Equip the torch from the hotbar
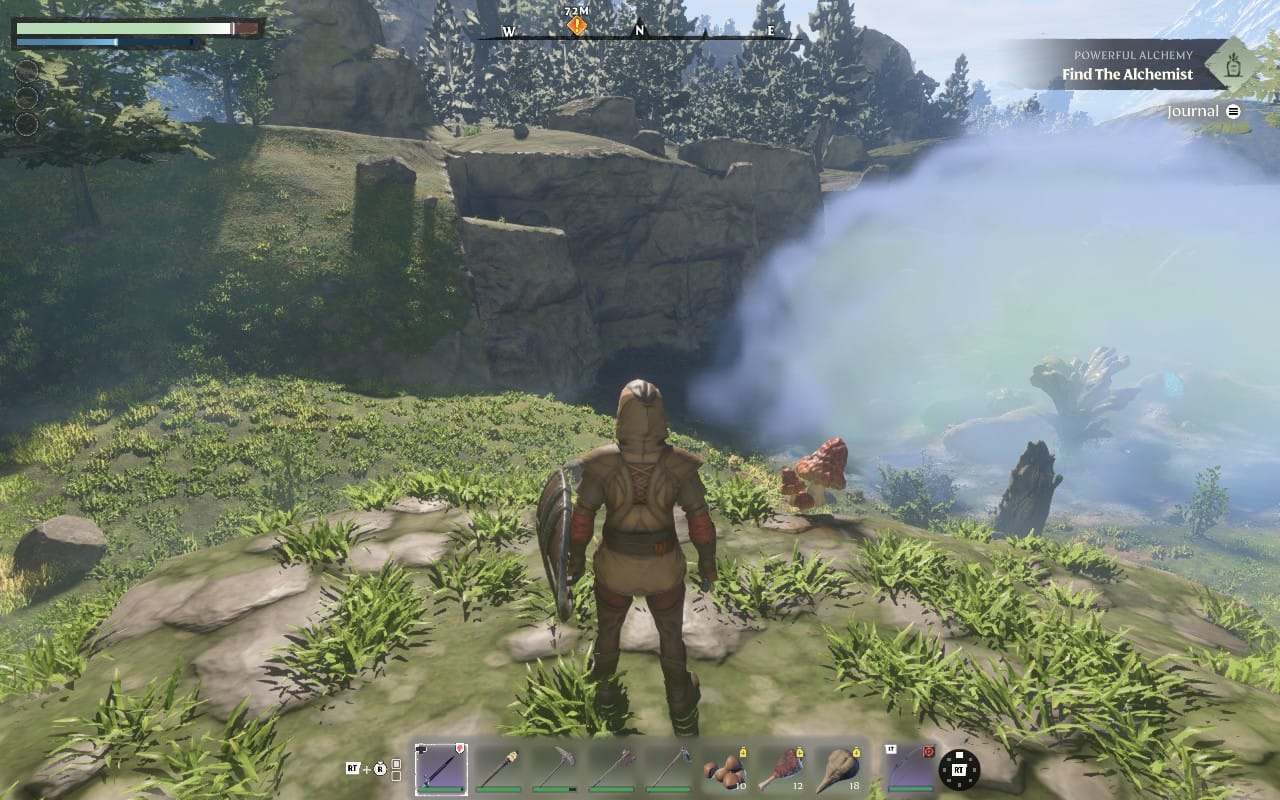The width and height of the screenshot is (1280, 800). pos(497,770)
